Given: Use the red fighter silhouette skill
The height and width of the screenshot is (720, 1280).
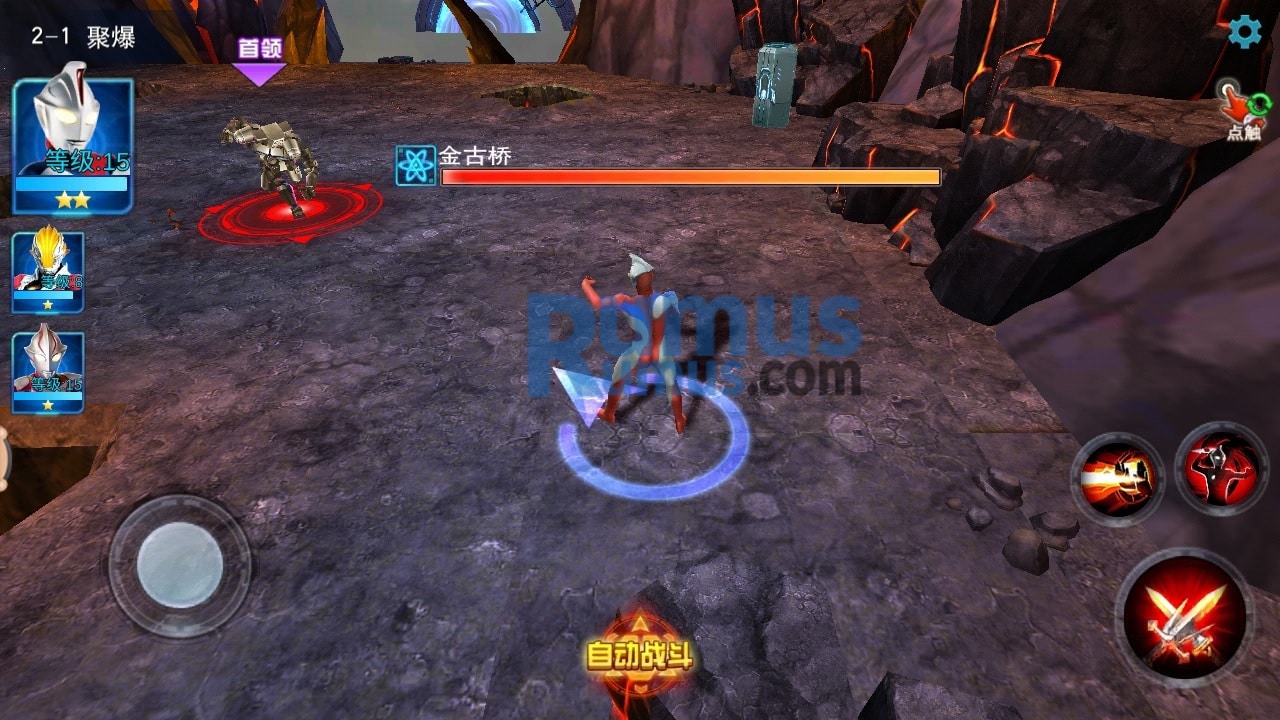Looking at the screenshot, I should coord(1221,469).
